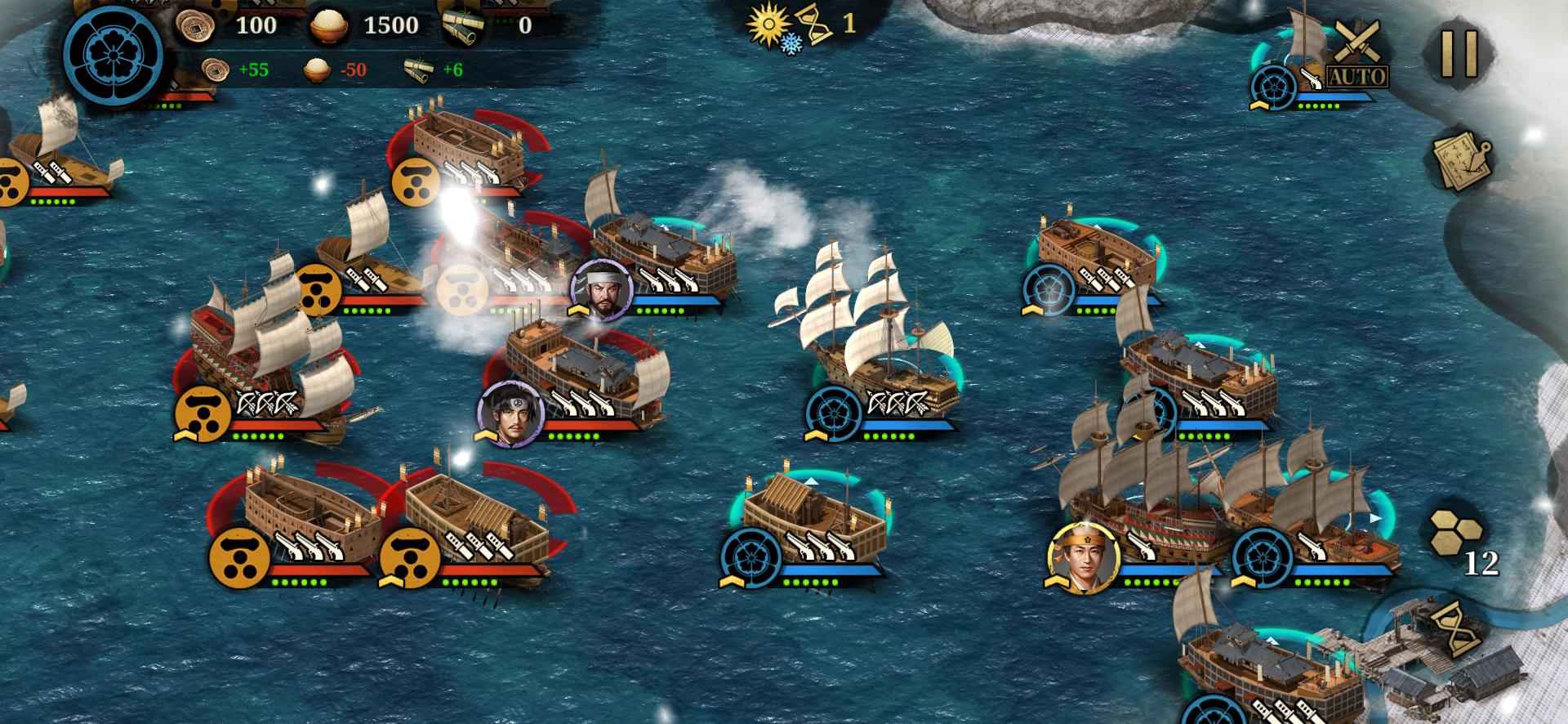Expand the arrow above the barge ship
This screenshot has height=724, width=1568.
[811, 483]
